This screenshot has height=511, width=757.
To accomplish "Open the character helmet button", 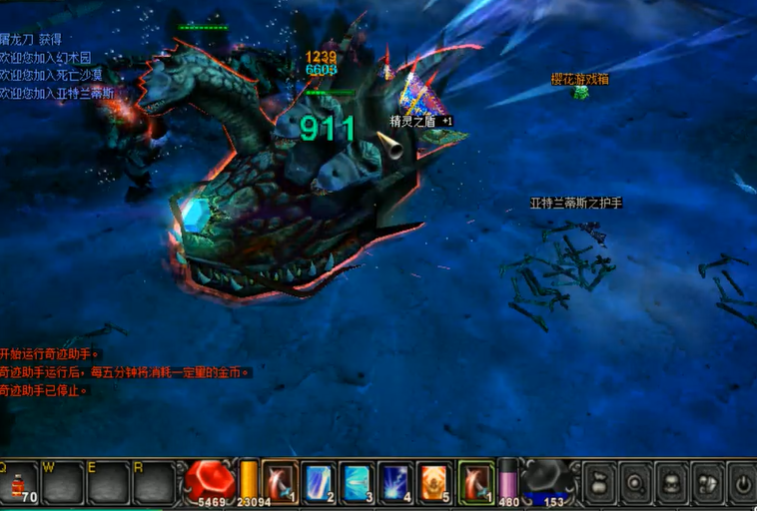I will [672, 483].
